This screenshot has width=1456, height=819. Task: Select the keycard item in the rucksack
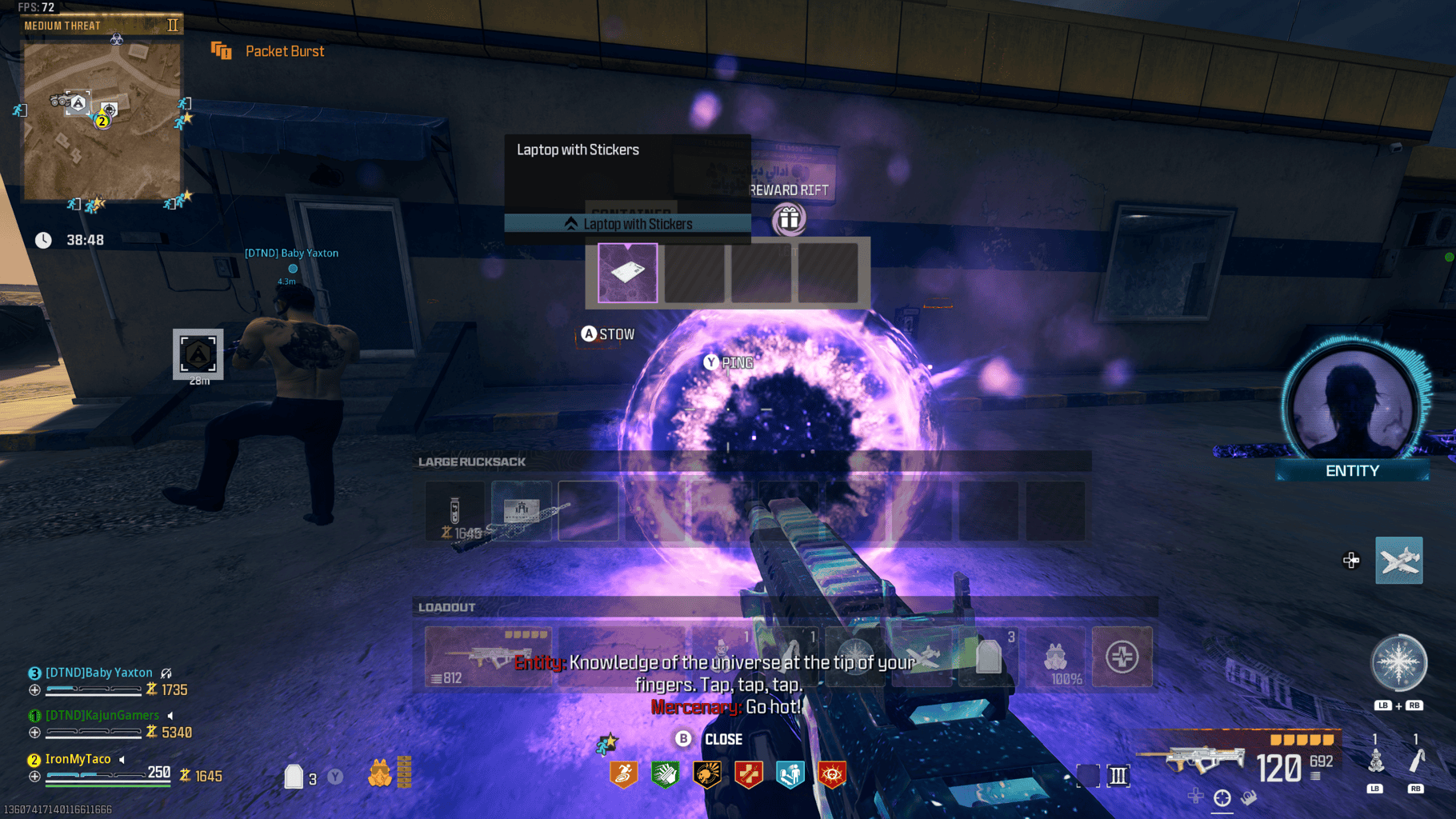522,511
